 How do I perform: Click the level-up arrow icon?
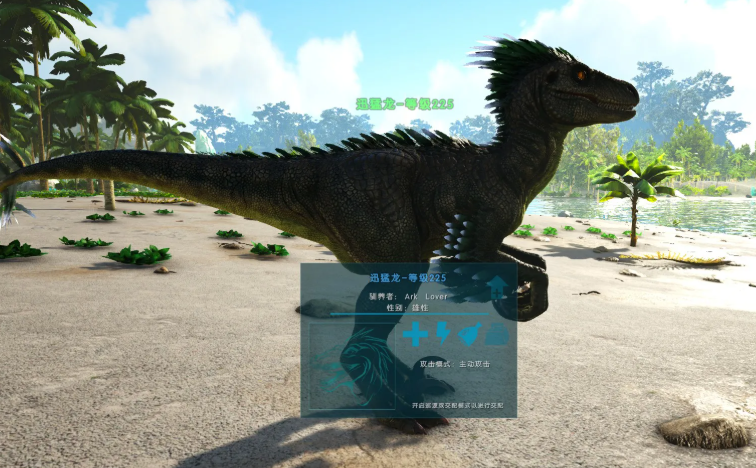click(497, 288)
